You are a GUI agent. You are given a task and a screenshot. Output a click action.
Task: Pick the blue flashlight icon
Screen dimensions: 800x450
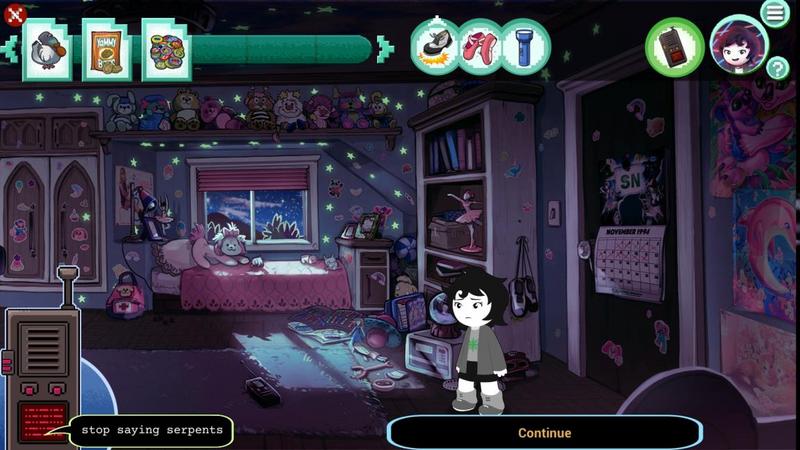click(525, 46)
